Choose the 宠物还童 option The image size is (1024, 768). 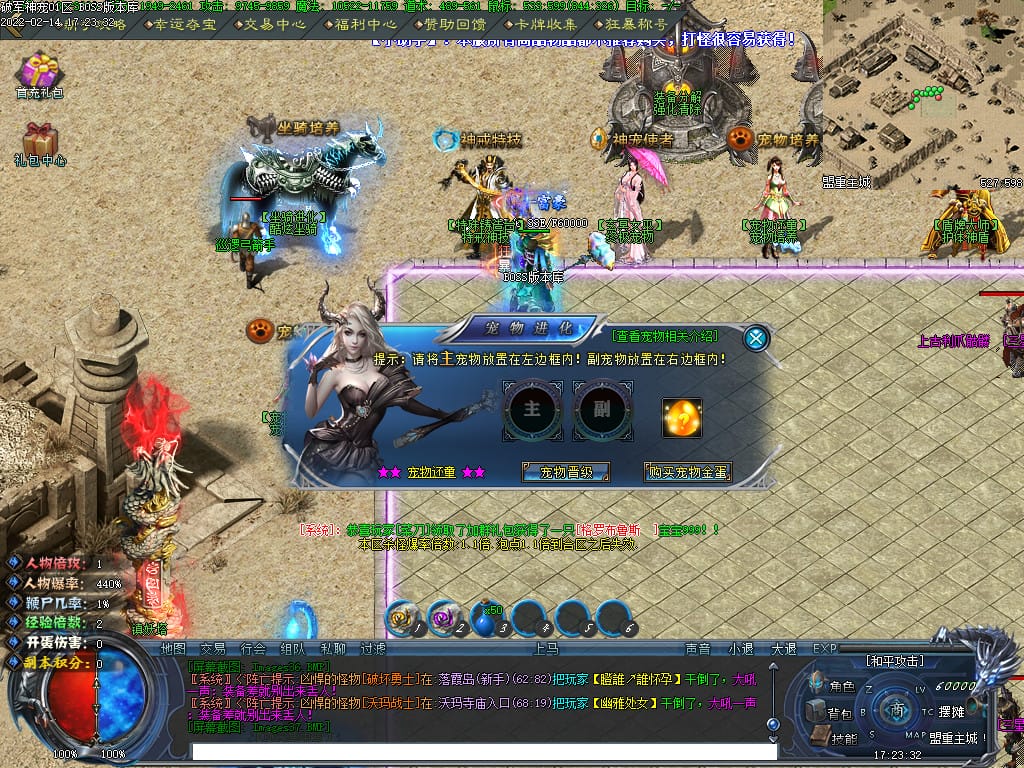tap(431, 472)
